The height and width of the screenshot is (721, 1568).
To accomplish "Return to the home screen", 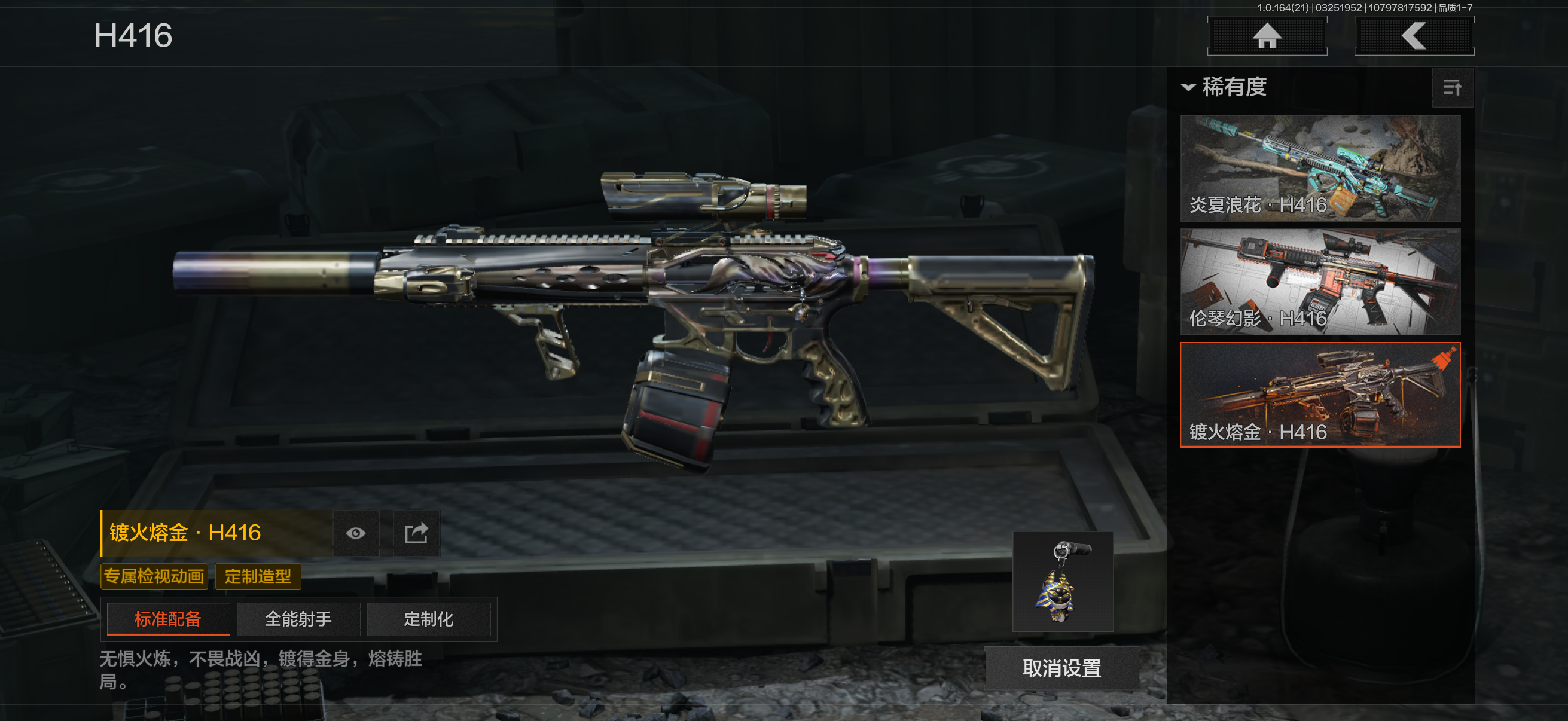I will pyautogui.click(x=1267, y=36).
